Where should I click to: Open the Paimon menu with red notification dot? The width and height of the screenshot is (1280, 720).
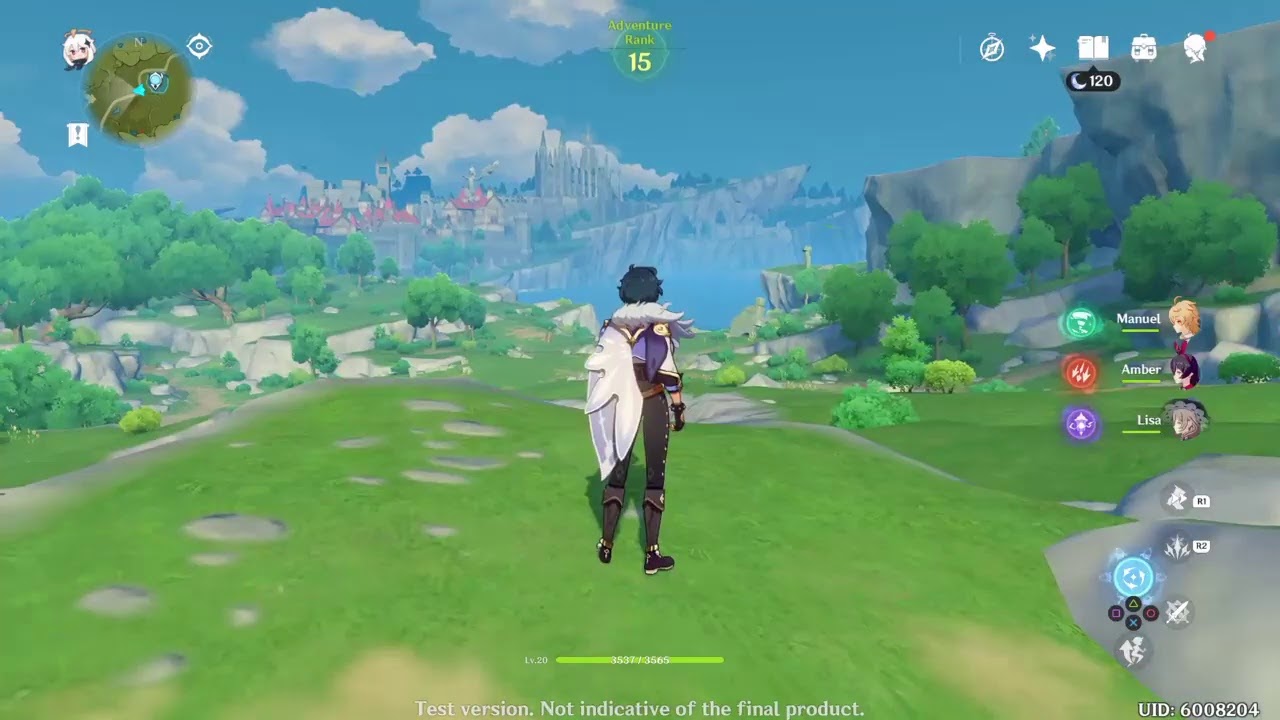(x=1196, y=46)
